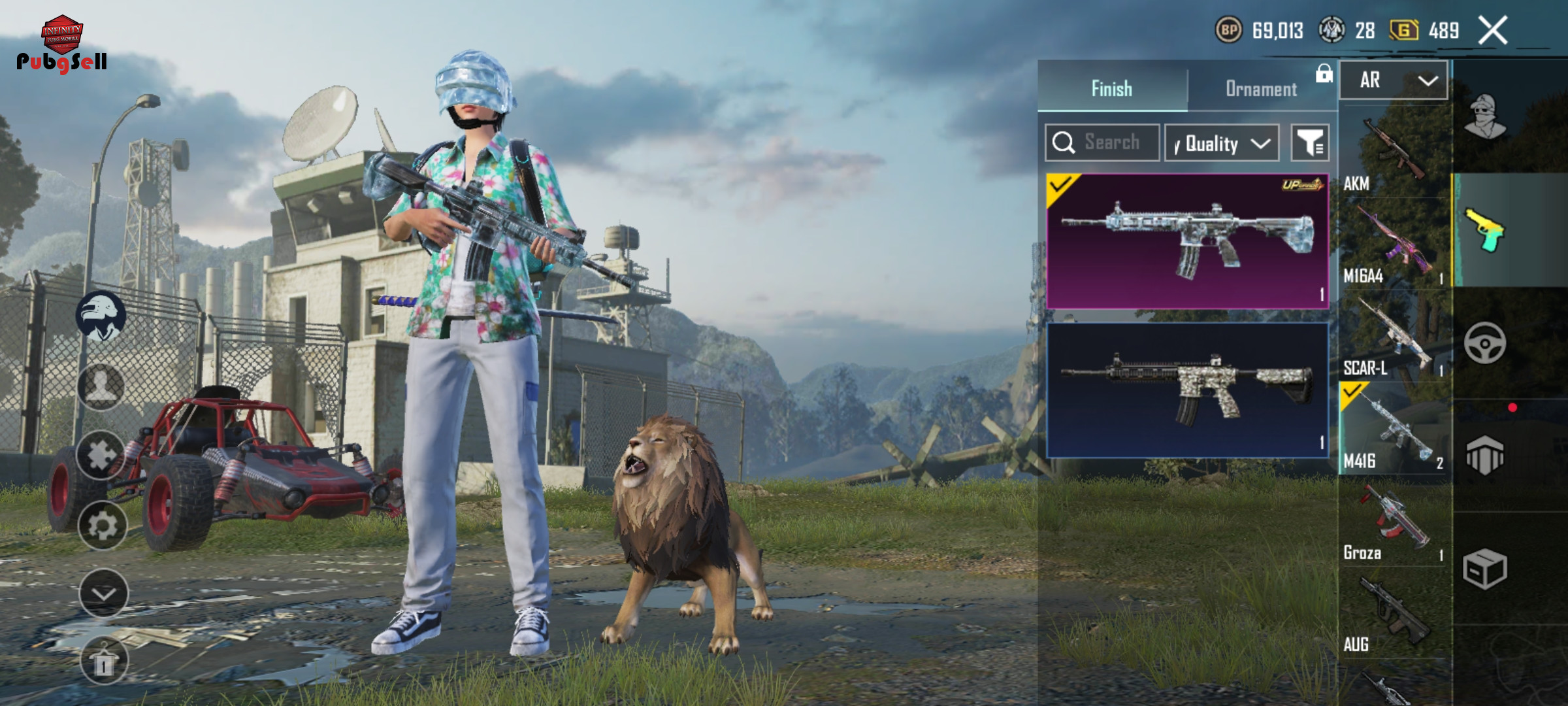
Task: Open the character outfit category
Action: (1485, 118)
